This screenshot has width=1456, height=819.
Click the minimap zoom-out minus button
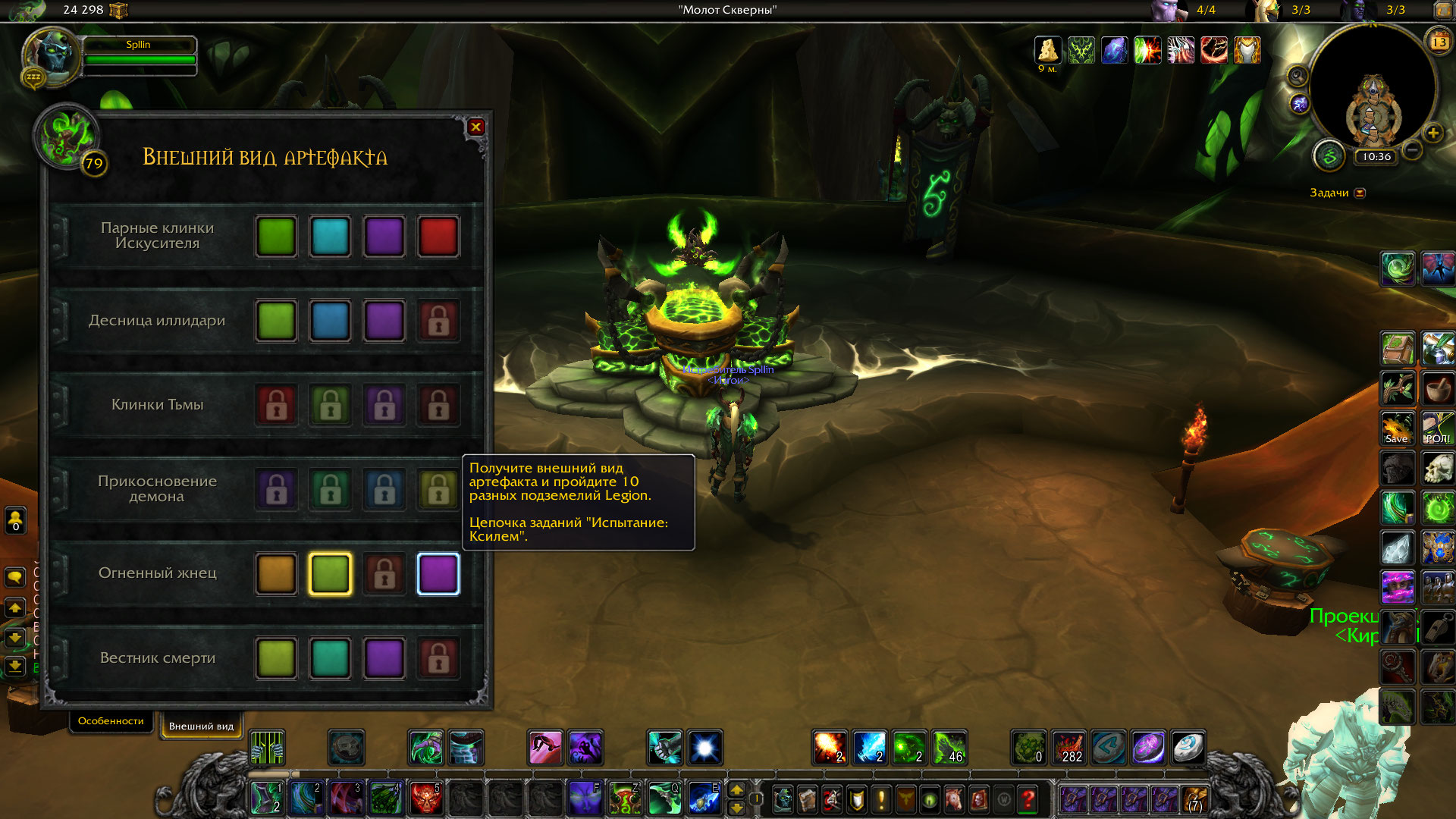coord(1412,150)
